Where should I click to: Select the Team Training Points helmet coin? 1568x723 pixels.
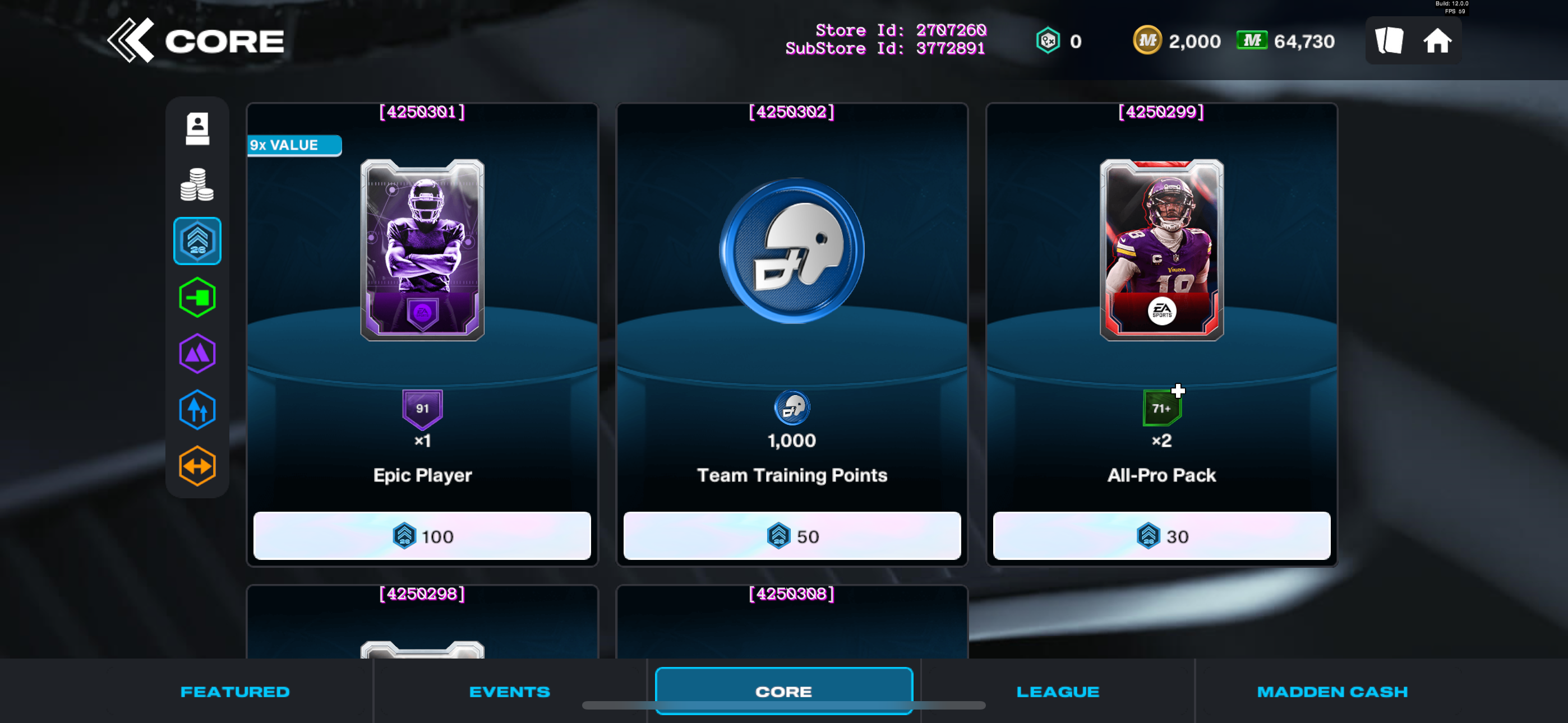[x=791, y=251]
